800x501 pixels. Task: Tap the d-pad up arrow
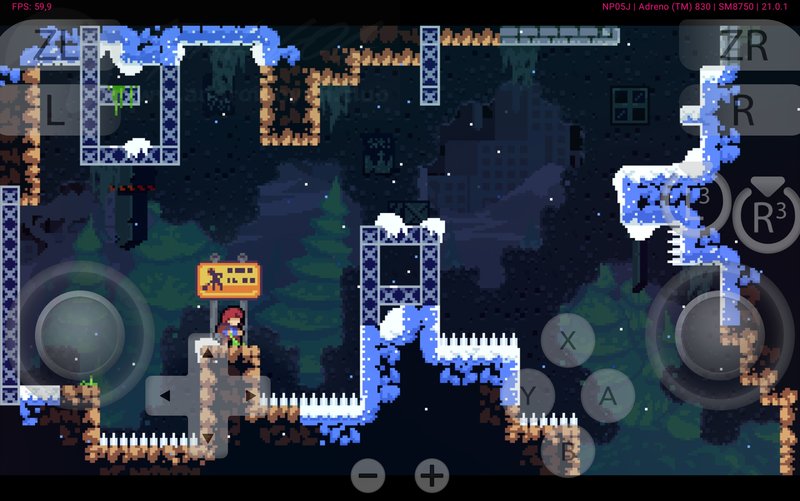tap(208, 352)
